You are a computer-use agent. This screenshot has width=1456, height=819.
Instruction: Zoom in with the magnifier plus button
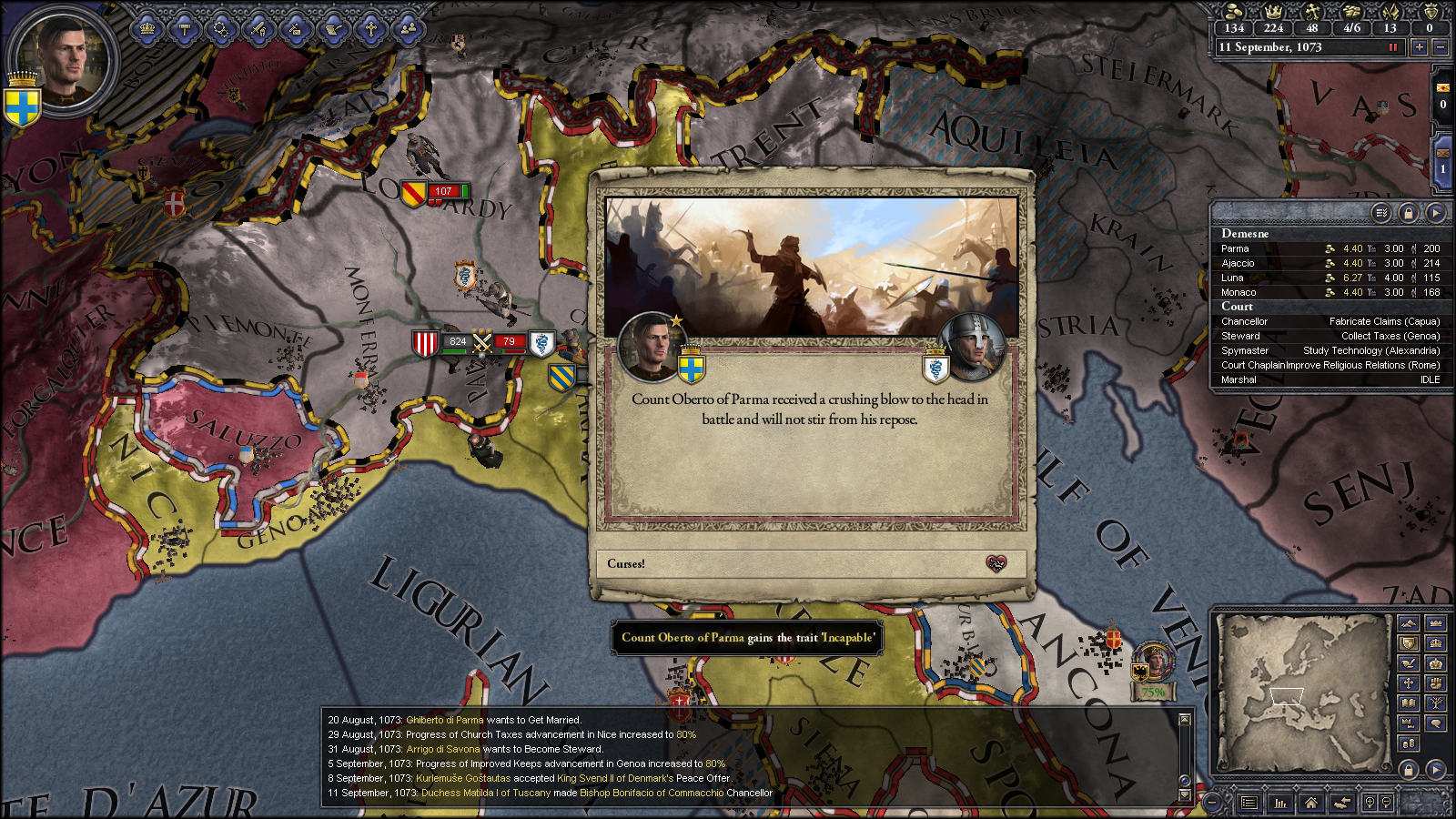[x=1370, y=803]
